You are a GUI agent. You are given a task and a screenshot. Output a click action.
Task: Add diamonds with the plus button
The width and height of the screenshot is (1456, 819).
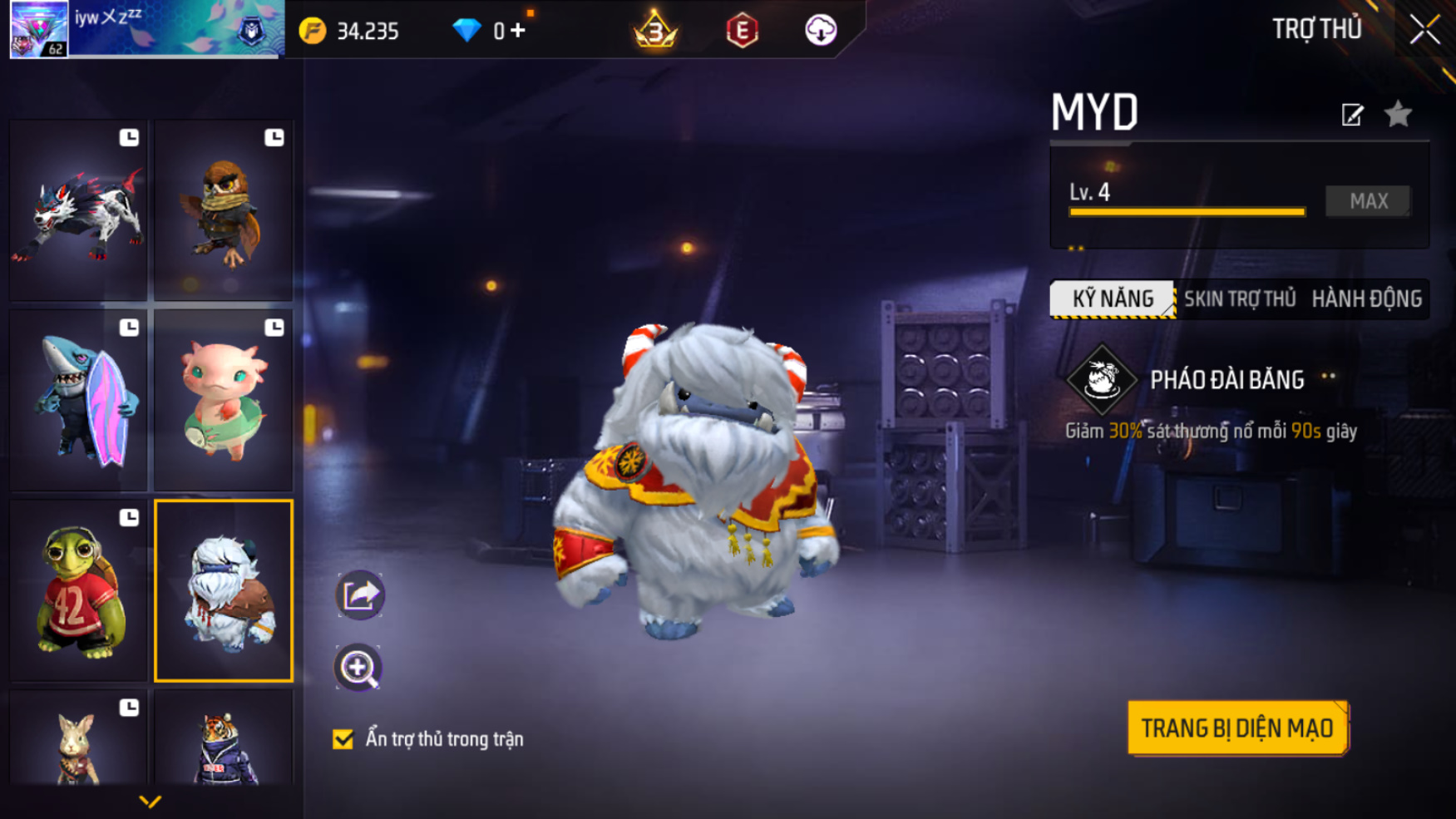click(x=518, y=31)
